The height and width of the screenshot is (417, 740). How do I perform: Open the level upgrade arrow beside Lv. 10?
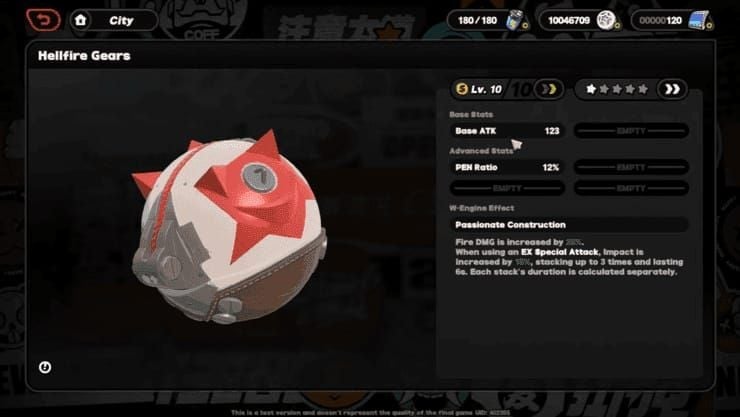[x=547, y=89]
